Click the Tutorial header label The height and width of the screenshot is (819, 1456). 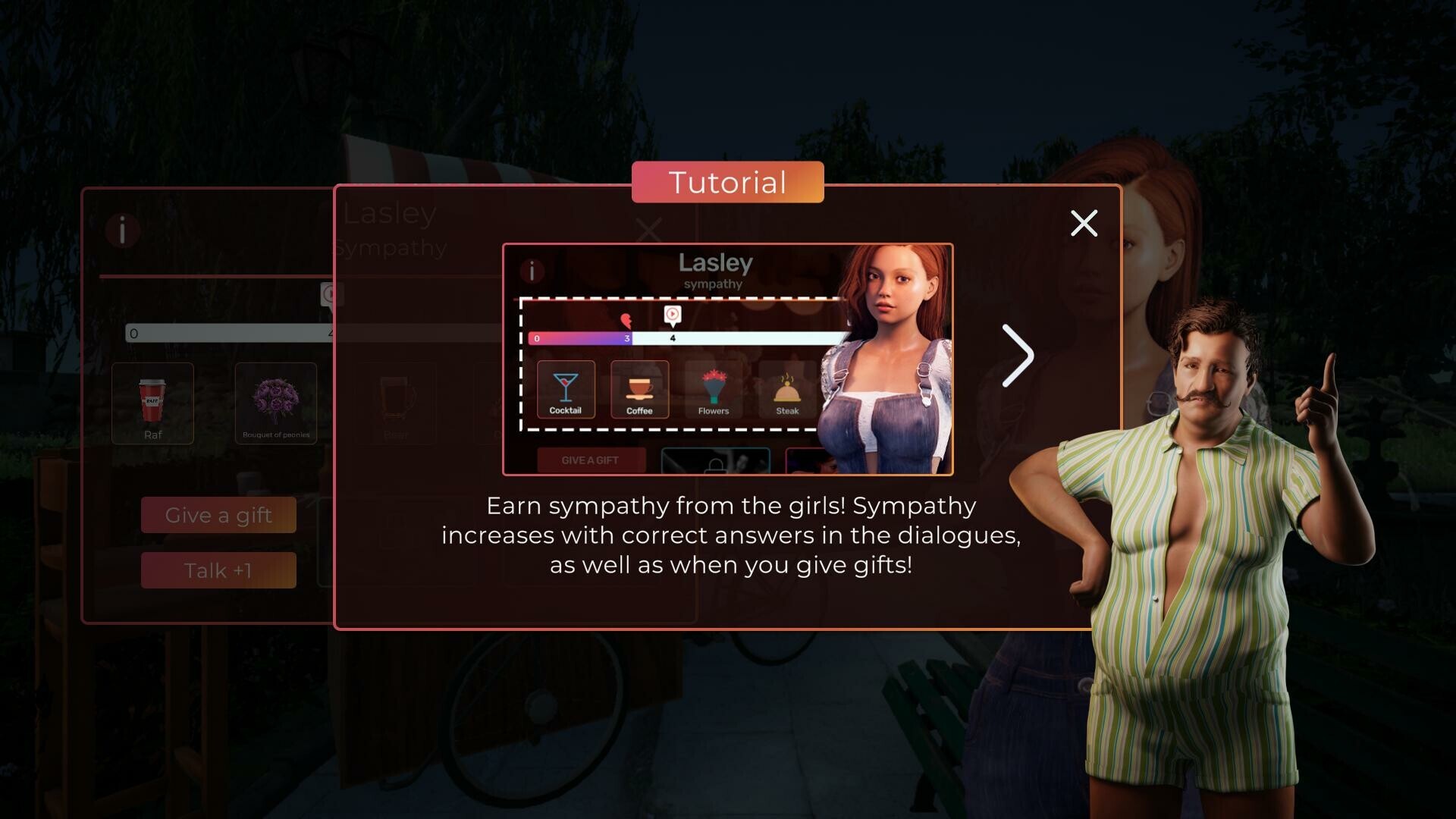click(726, 182)
